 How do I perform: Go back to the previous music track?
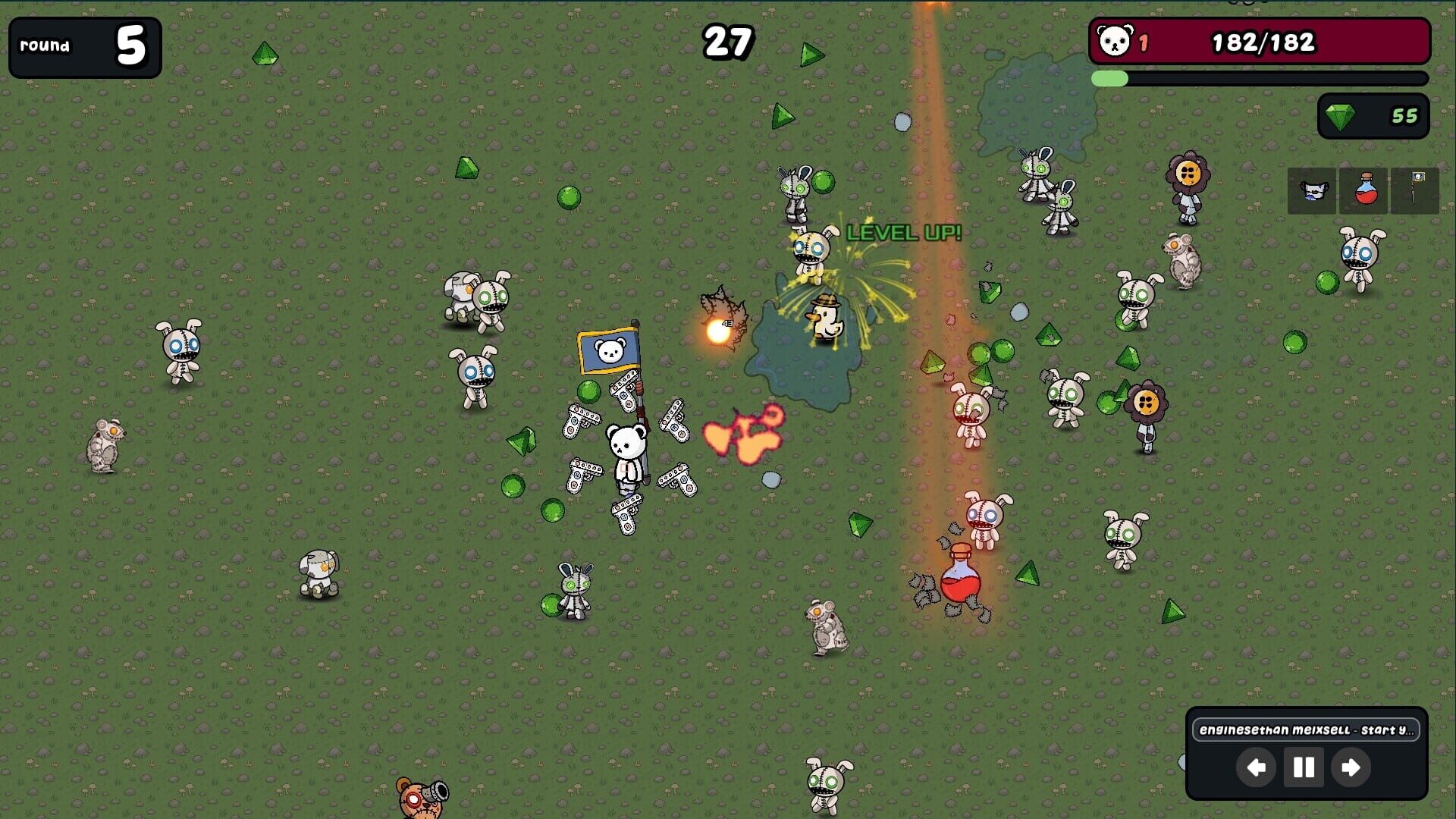[x=1257, y=767]
